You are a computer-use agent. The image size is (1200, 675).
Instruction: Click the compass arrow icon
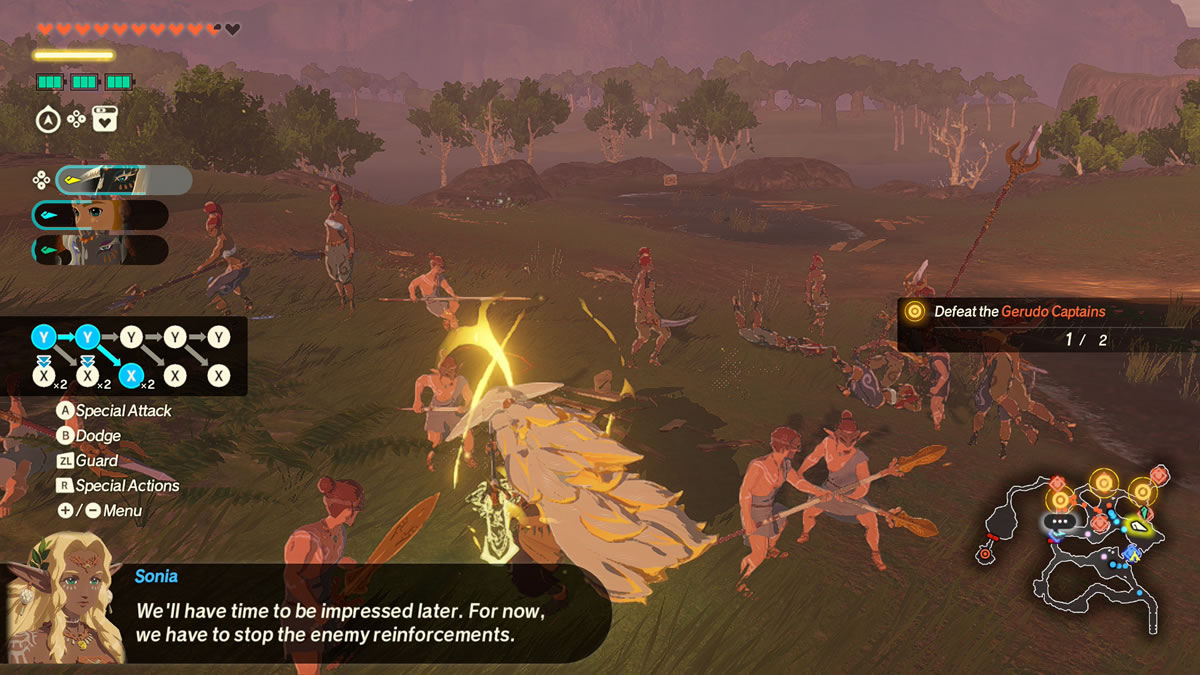click(47, 120)
